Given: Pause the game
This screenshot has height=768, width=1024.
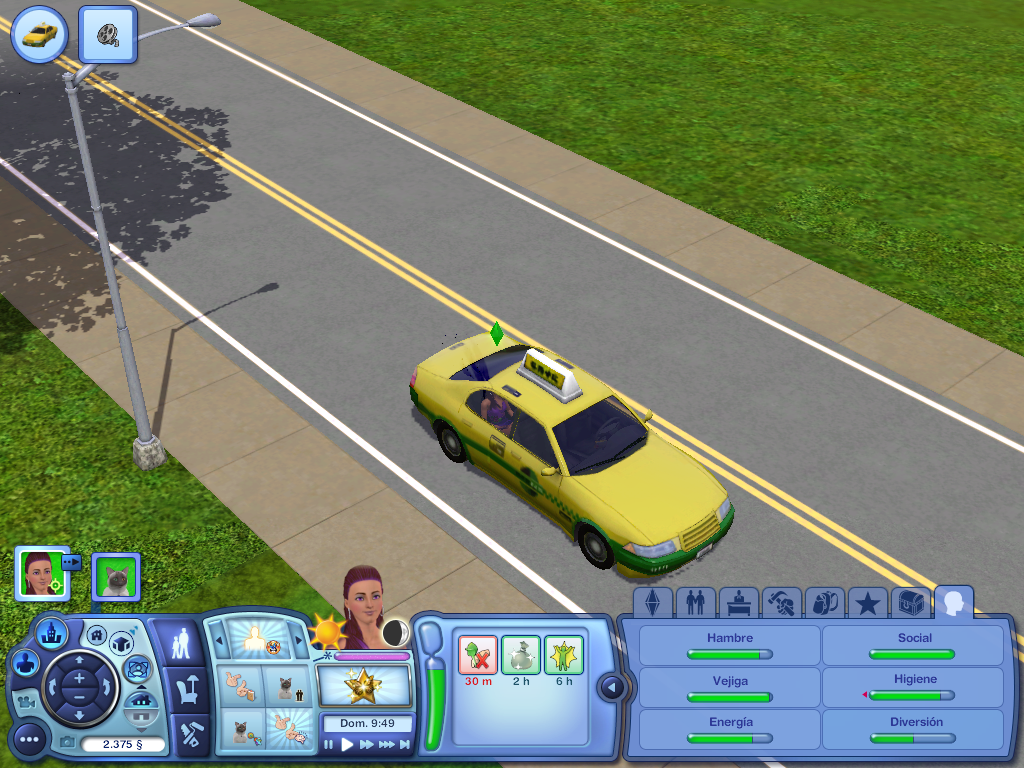Looking at the screenshot, I should click(329, 745).
